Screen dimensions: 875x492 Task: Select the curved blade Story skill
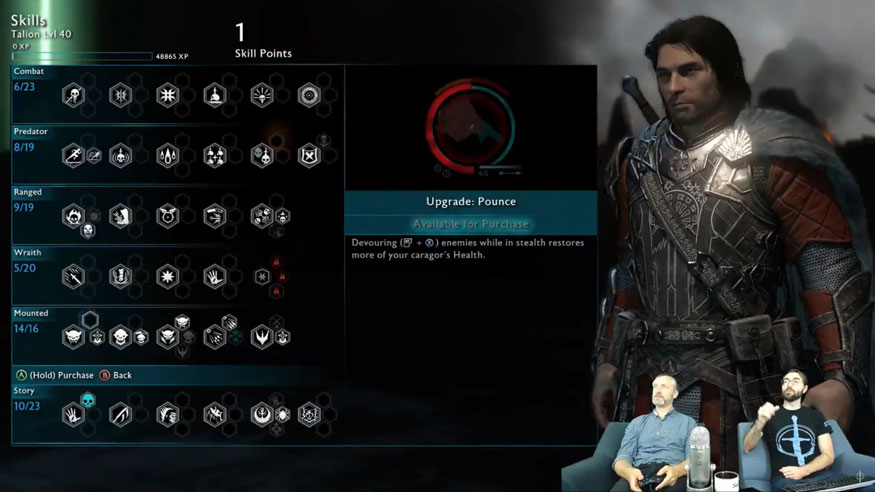pyautogui.click(x=120, y=413)
